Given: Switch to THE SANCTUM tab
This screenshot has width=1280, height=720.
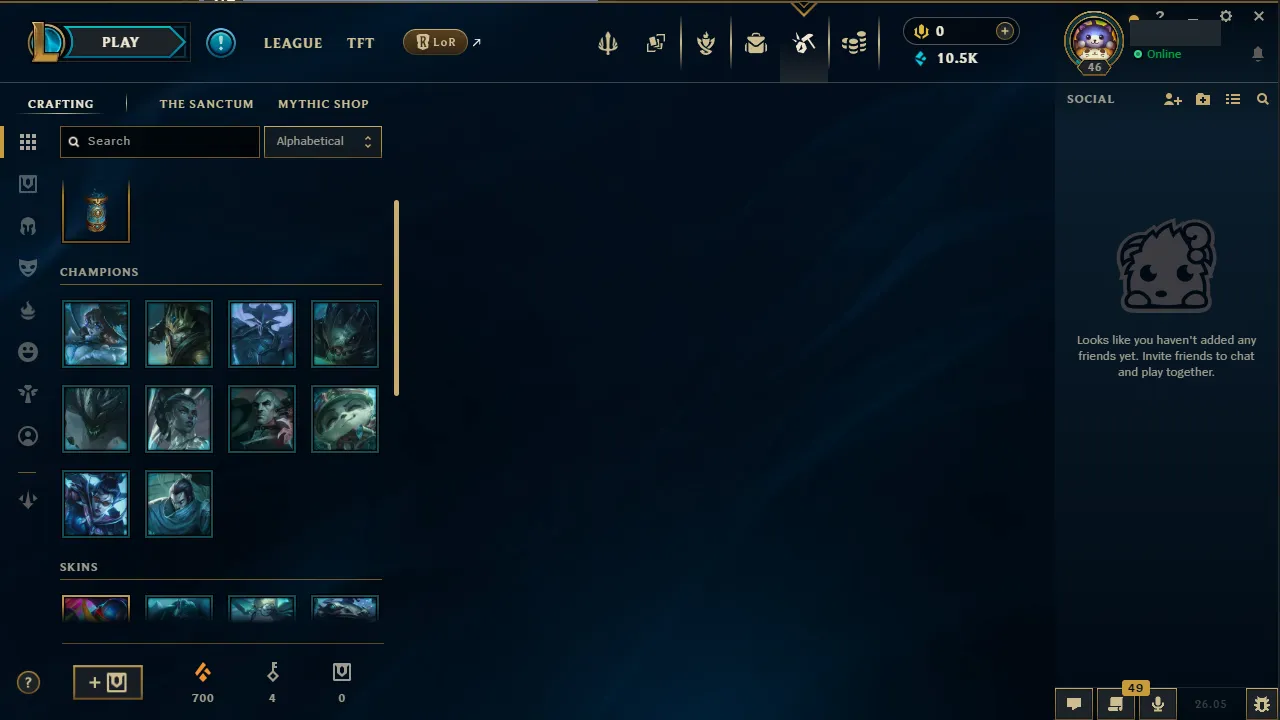Looking at the screenshot, I should point(206,103).
